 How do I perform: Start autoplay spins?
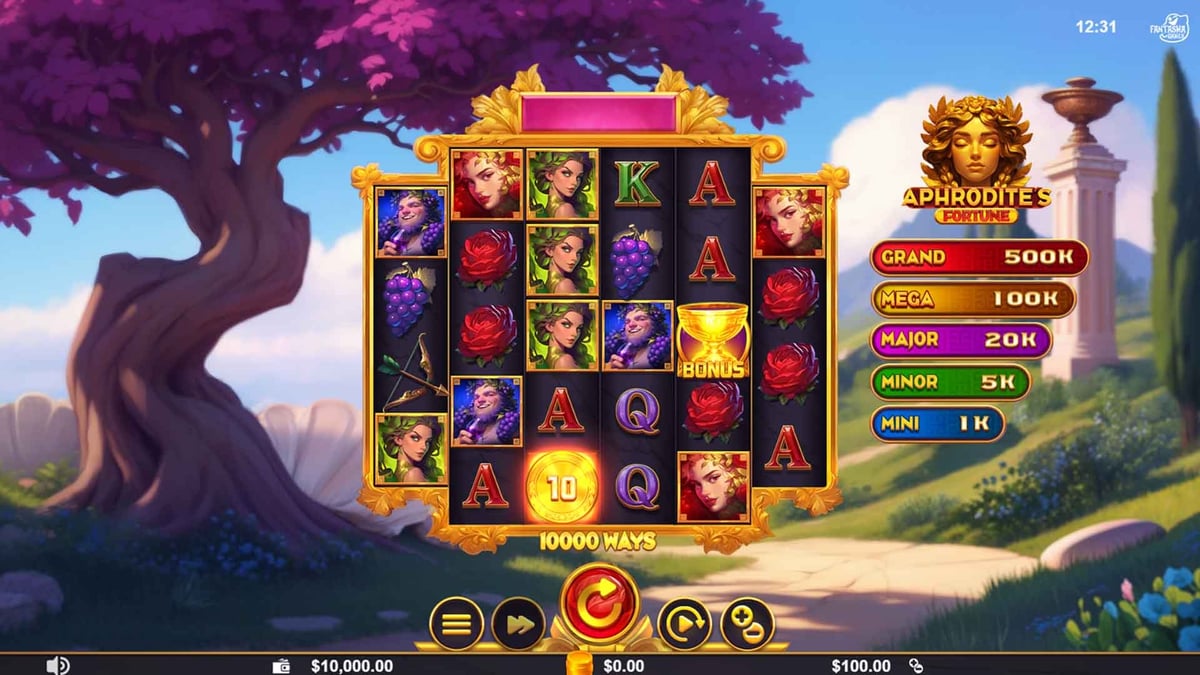coord(684,624)
